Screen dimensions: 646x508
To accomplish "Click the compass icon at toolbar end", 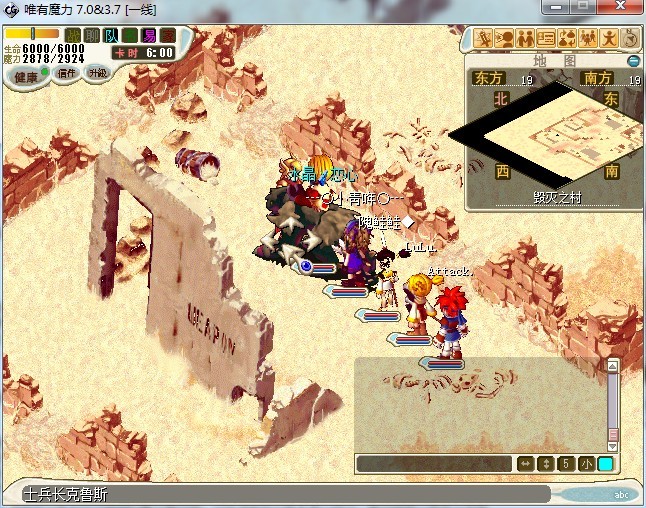I will 630,39.
